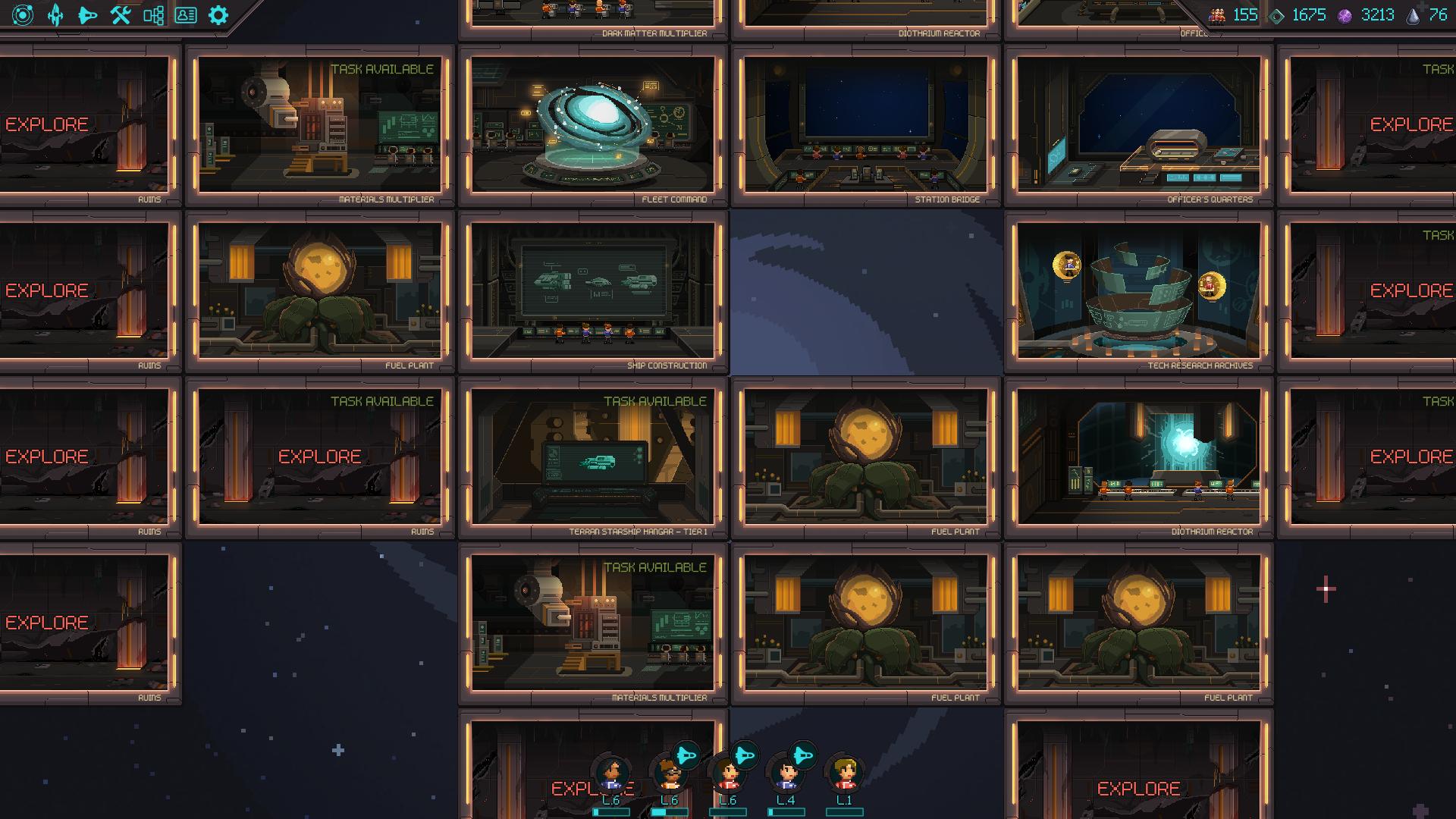1456x819 pixels.
Task: Open the station view icon
Action: pyautogui.click(x=55, y=15)
